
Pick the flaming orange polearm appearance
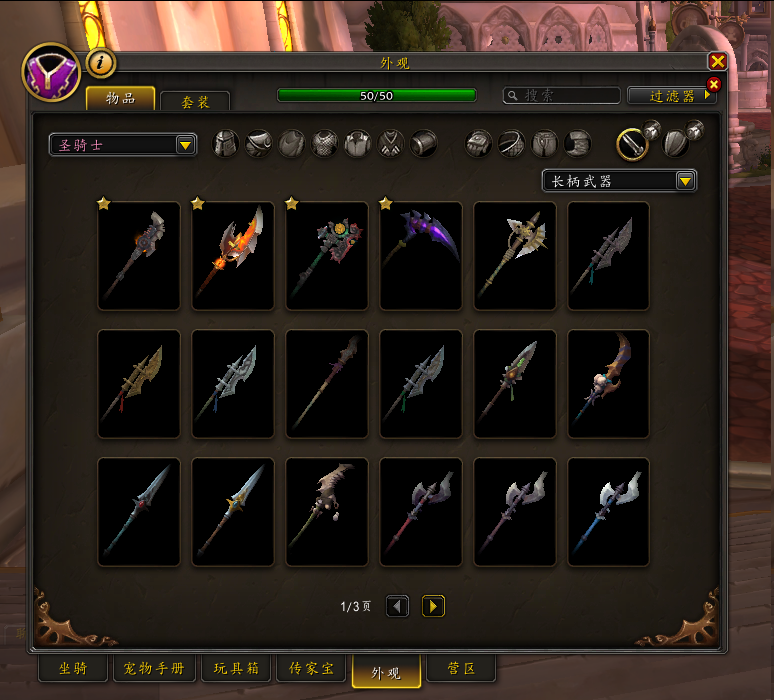[x=233, y=256]
